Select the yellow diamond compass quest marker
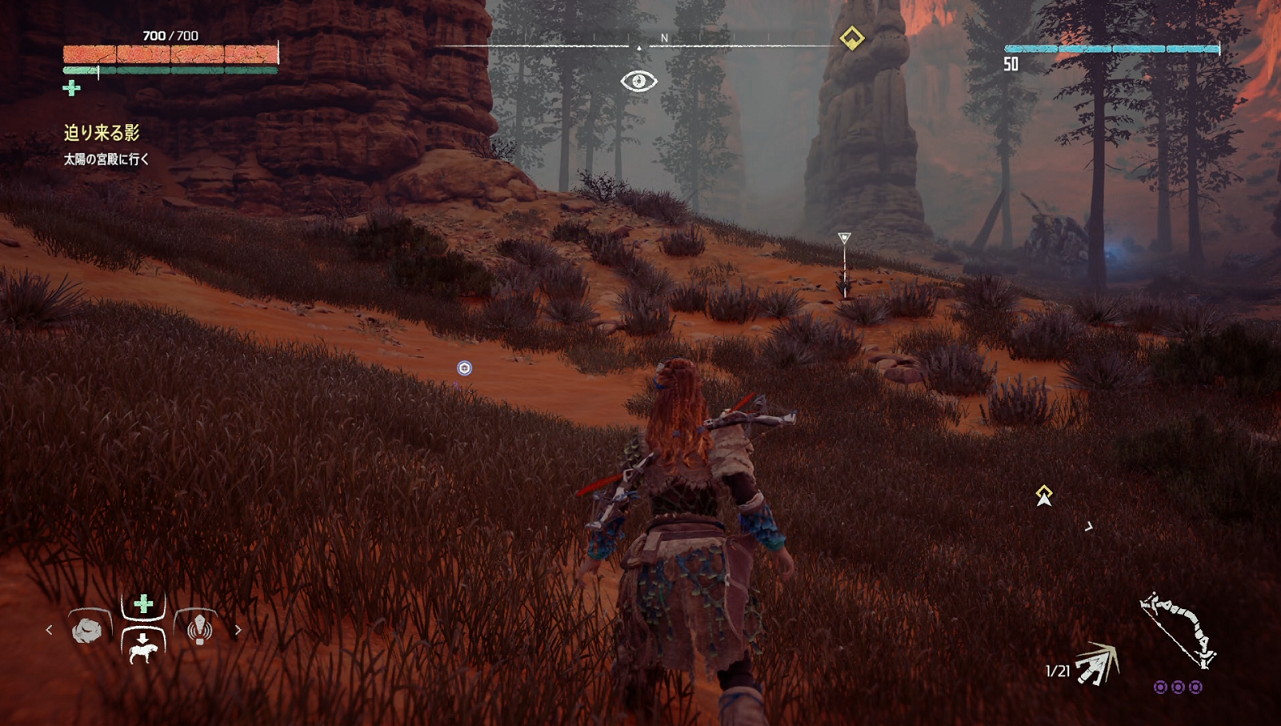The width and height of the screenshot is (1281, 726). tap(851, 38)
